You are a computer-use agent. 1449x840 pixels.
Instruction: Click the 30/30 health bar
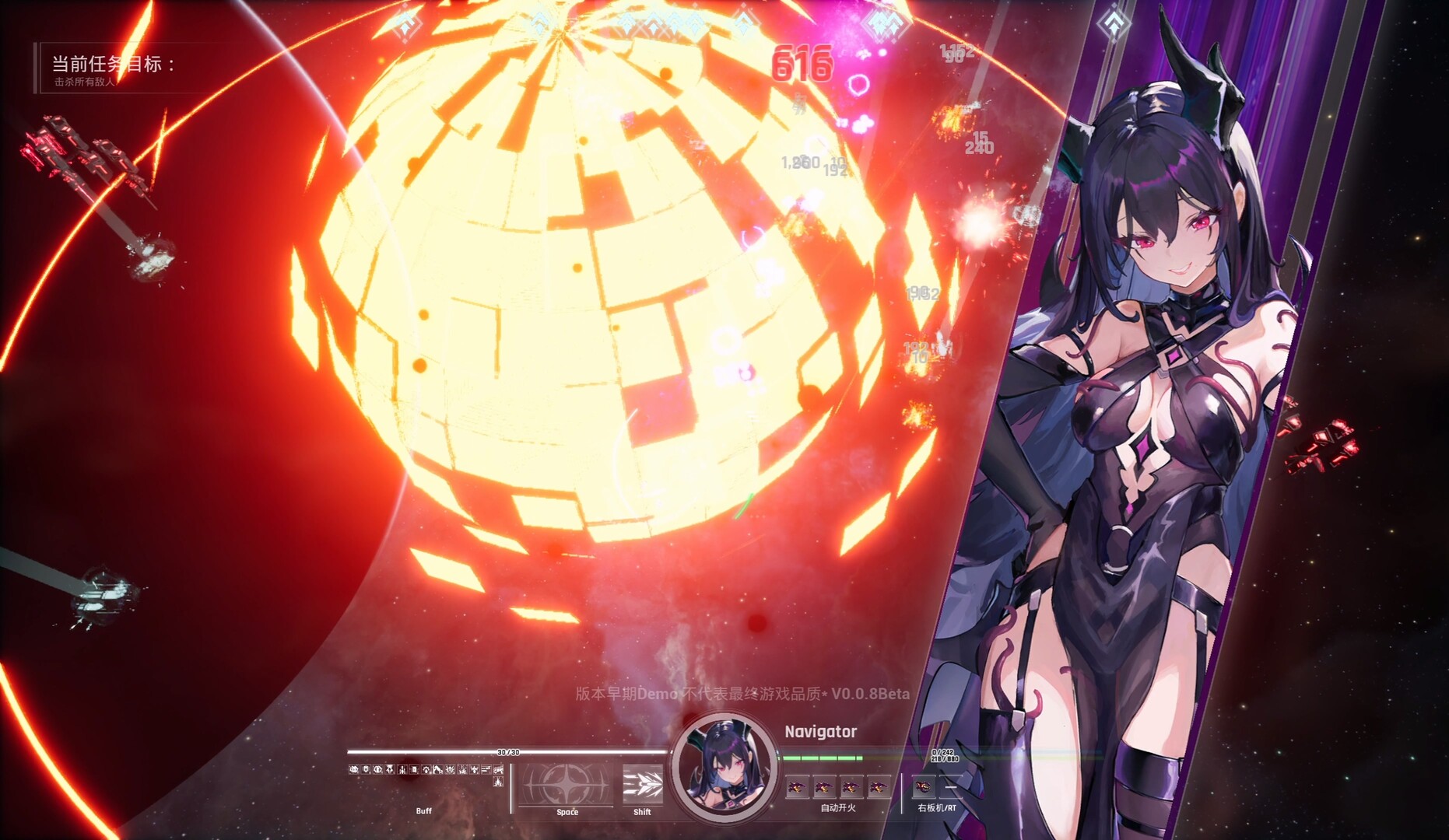click(510, 752)
